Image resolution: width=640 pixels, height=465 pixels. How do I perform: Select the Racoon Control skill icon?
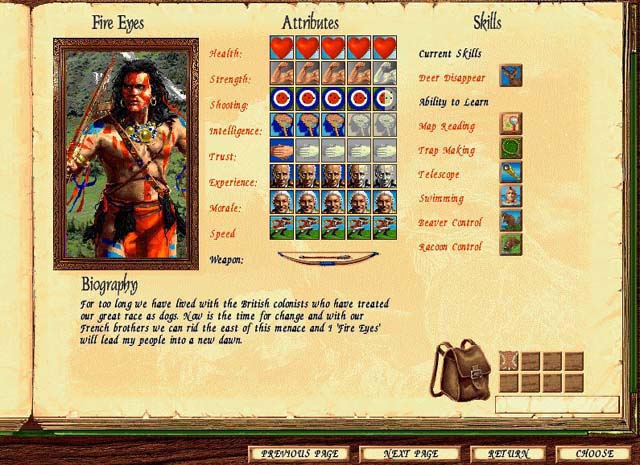(x=511, y=244)
